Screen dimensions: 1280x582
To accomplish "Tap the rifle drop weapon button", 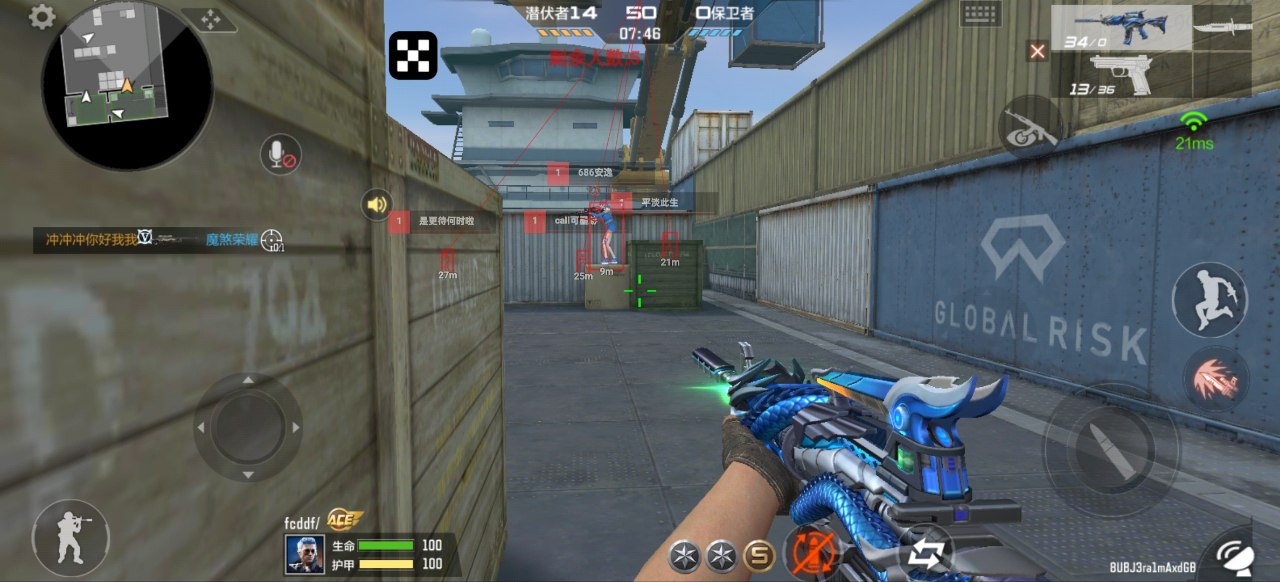I will pos(1029,127).
